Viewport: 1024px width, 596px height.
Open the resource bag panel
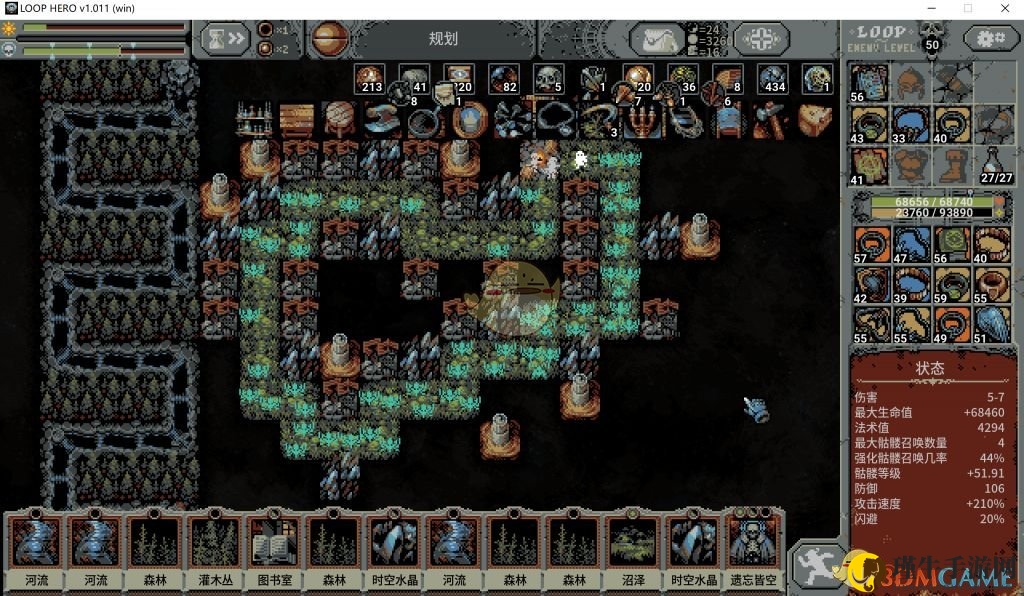coord(657,39)
